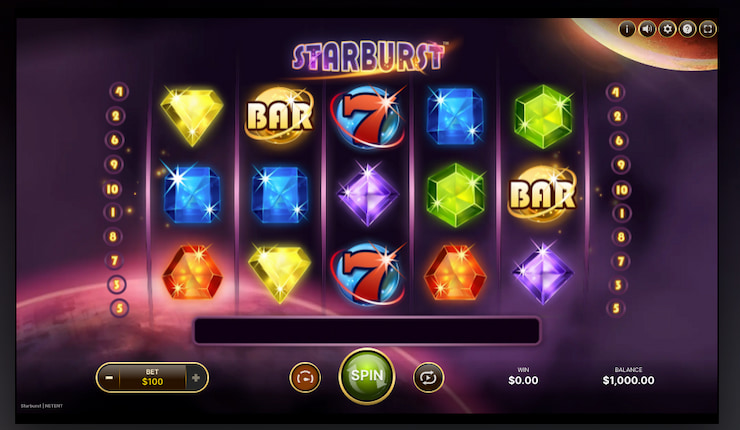Decrease the bet with the minus button
The width and height of the screenshot is (740, 430).
tap(108, 378)
